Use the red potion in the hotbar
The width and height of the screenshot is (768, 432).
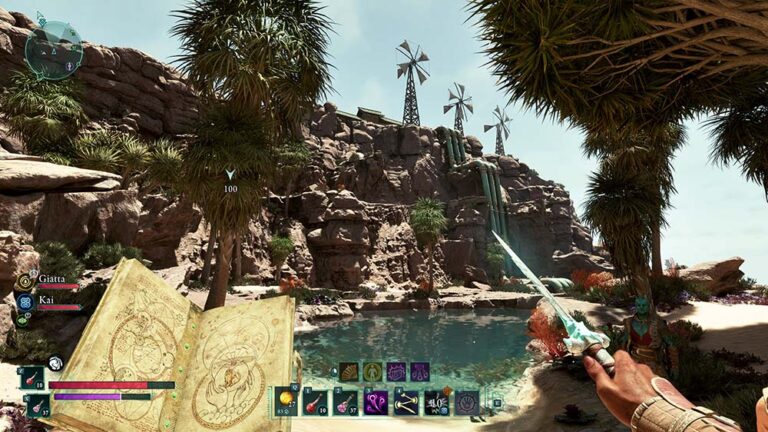[x=315, y=401]
